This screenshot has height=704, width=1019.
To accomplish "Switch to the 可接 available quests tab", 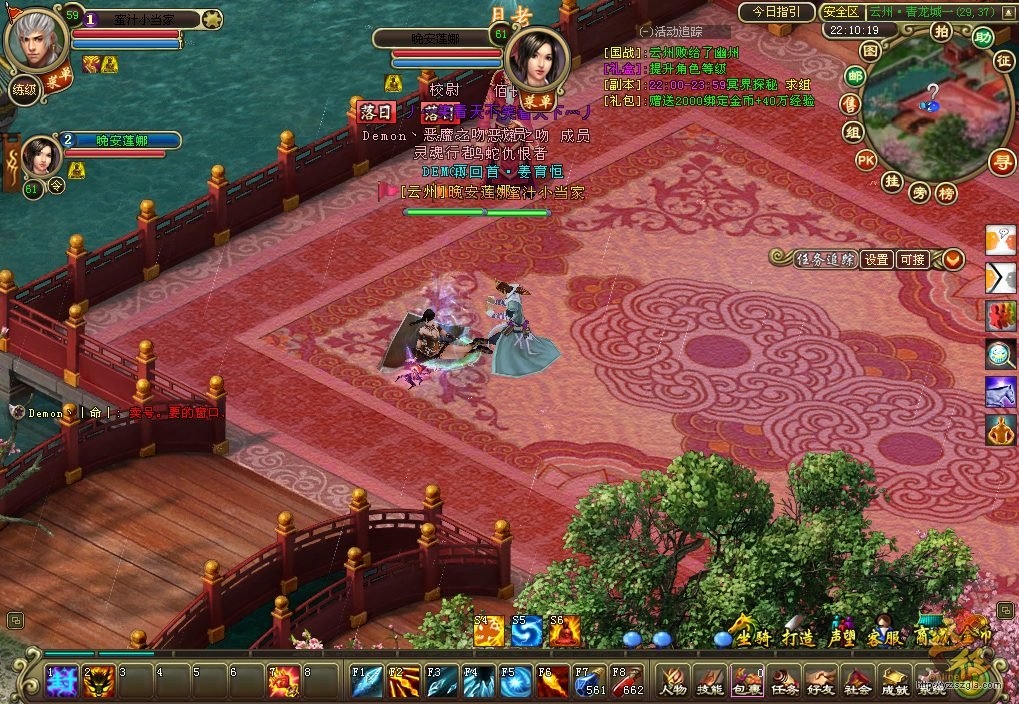I will click(x=912, y=259).
